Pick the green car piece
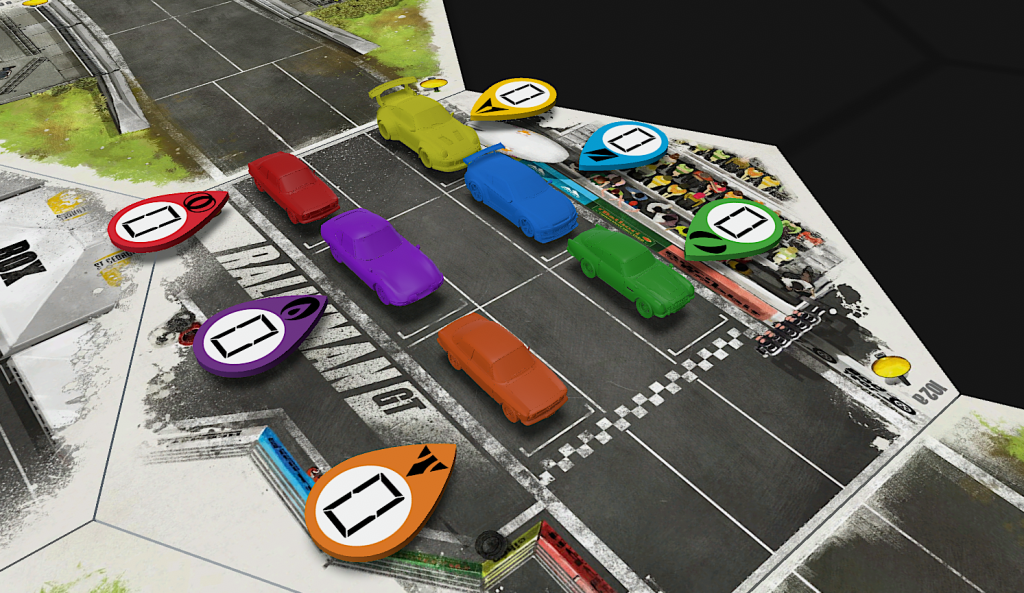Image resolution: width=1024 pixels, height=593 pixels. coord(631,270)
